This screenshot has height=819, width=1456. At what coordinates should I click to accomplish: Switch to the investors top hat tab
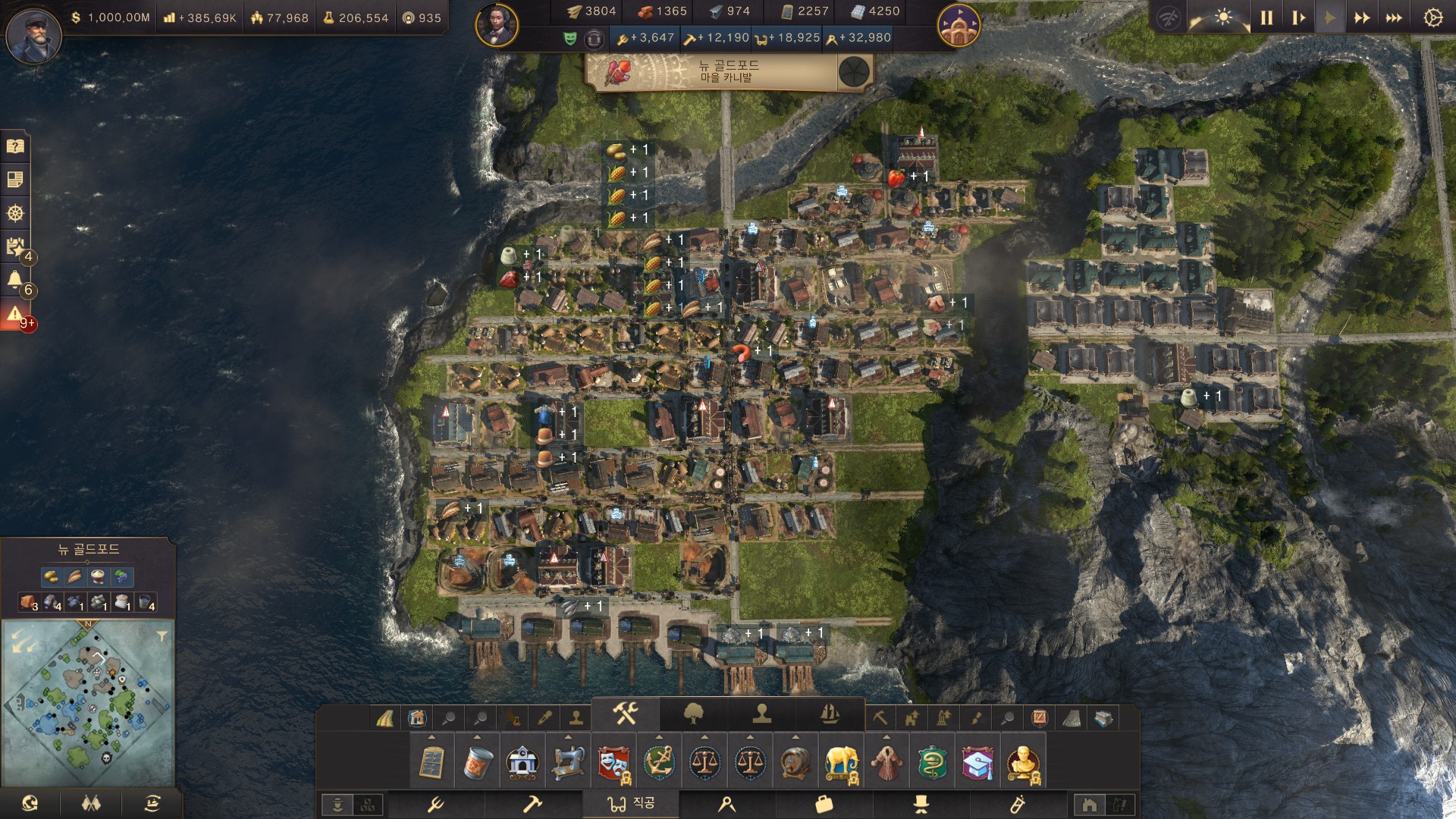[x=921, y=804]
